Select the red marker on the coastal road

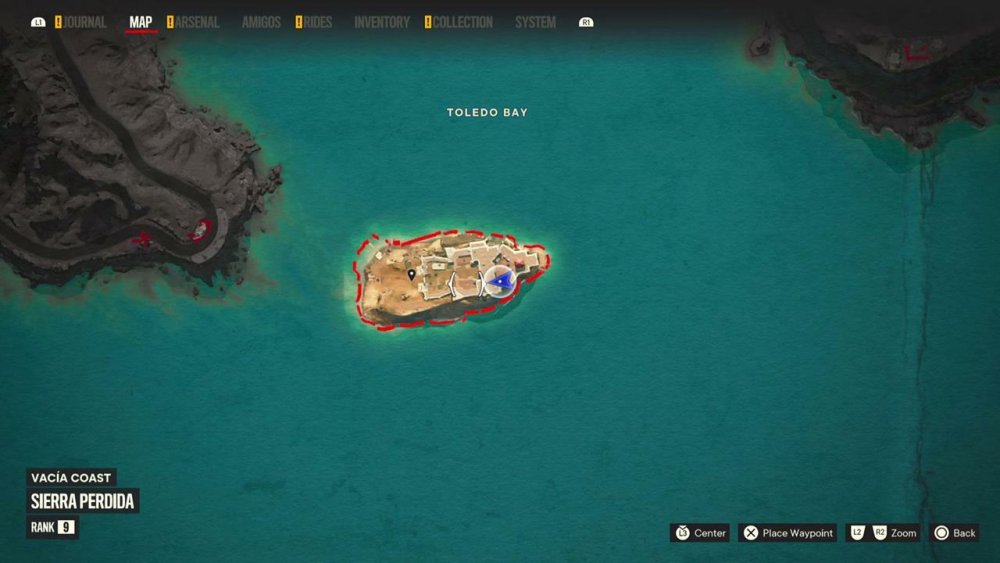pyautogui.click(x=200, y=230)
